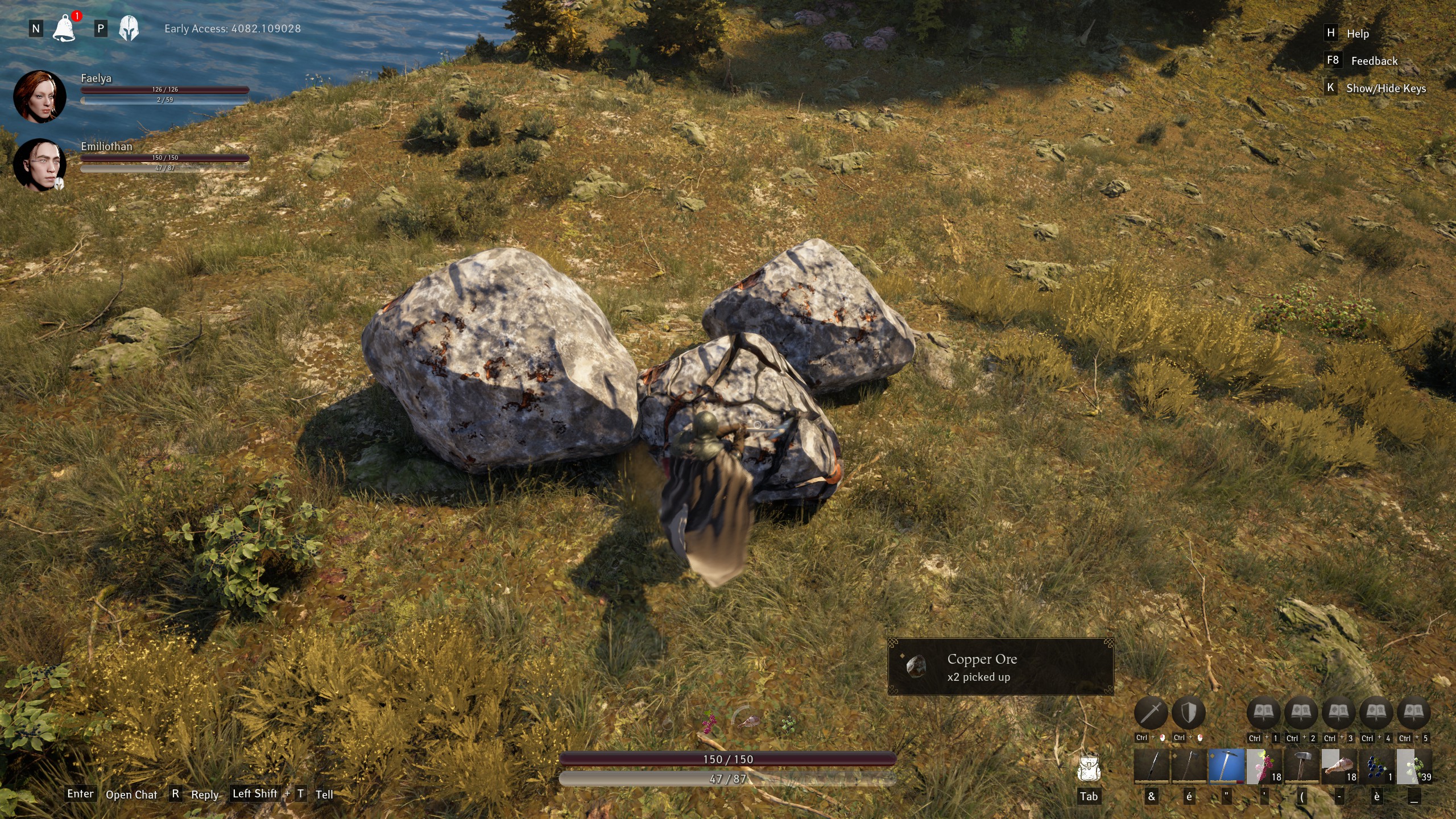Select the axe hotbar slot

[1189, 766]
